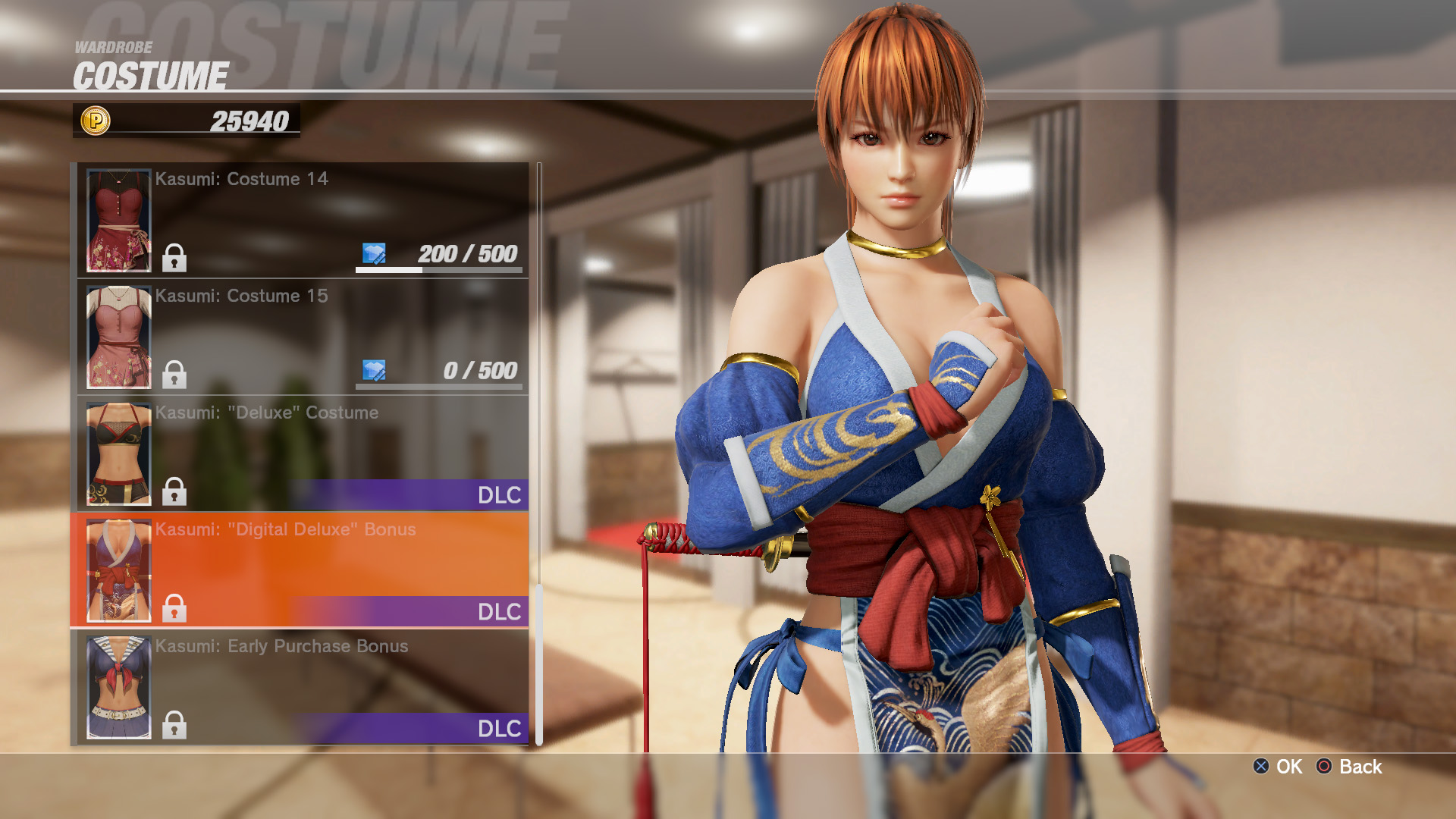The width and height of the screenshot is (1456, 819).
Task: Choose Kasumi: Costume 15 entry
Action: click(302, 337)
